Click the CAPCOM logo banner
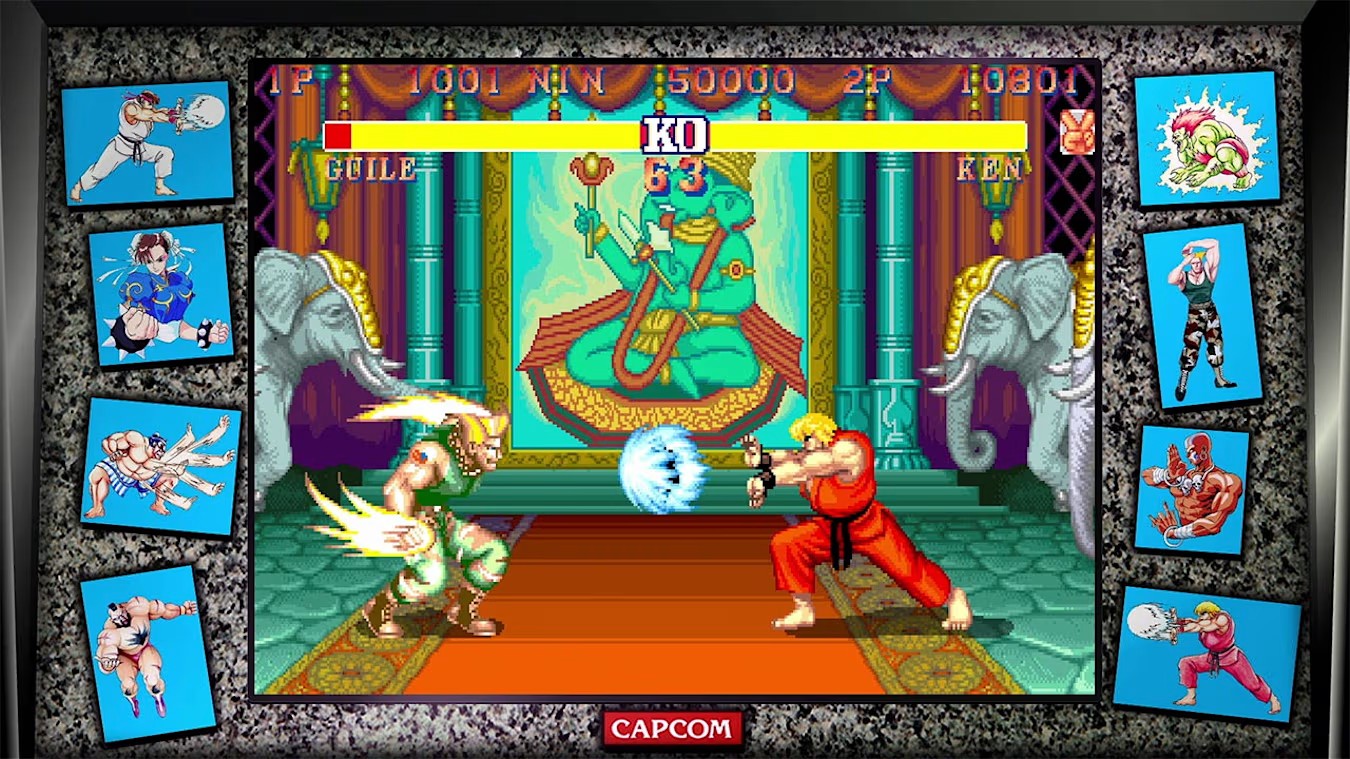The image size is (1350, 759). coord(673,729)
